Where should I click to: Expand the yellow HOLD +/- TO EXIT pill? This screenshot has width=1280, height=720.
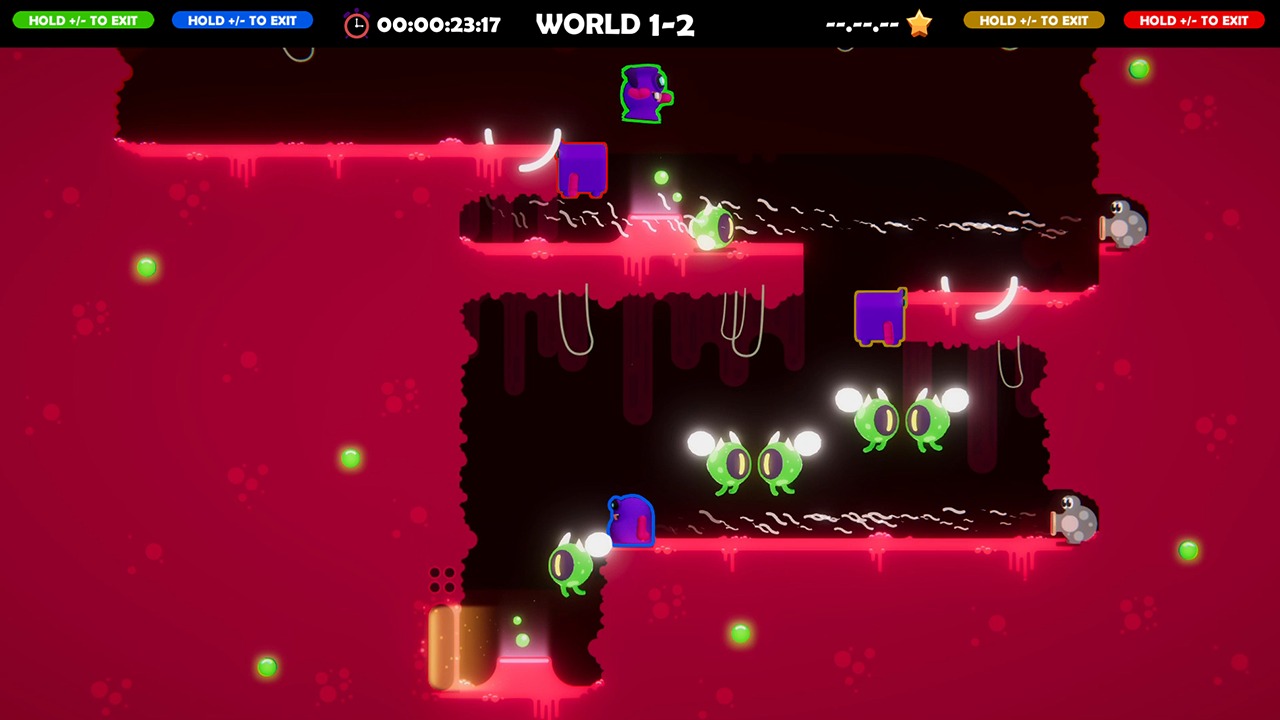pyautogui.click(x=1034, y=20)
